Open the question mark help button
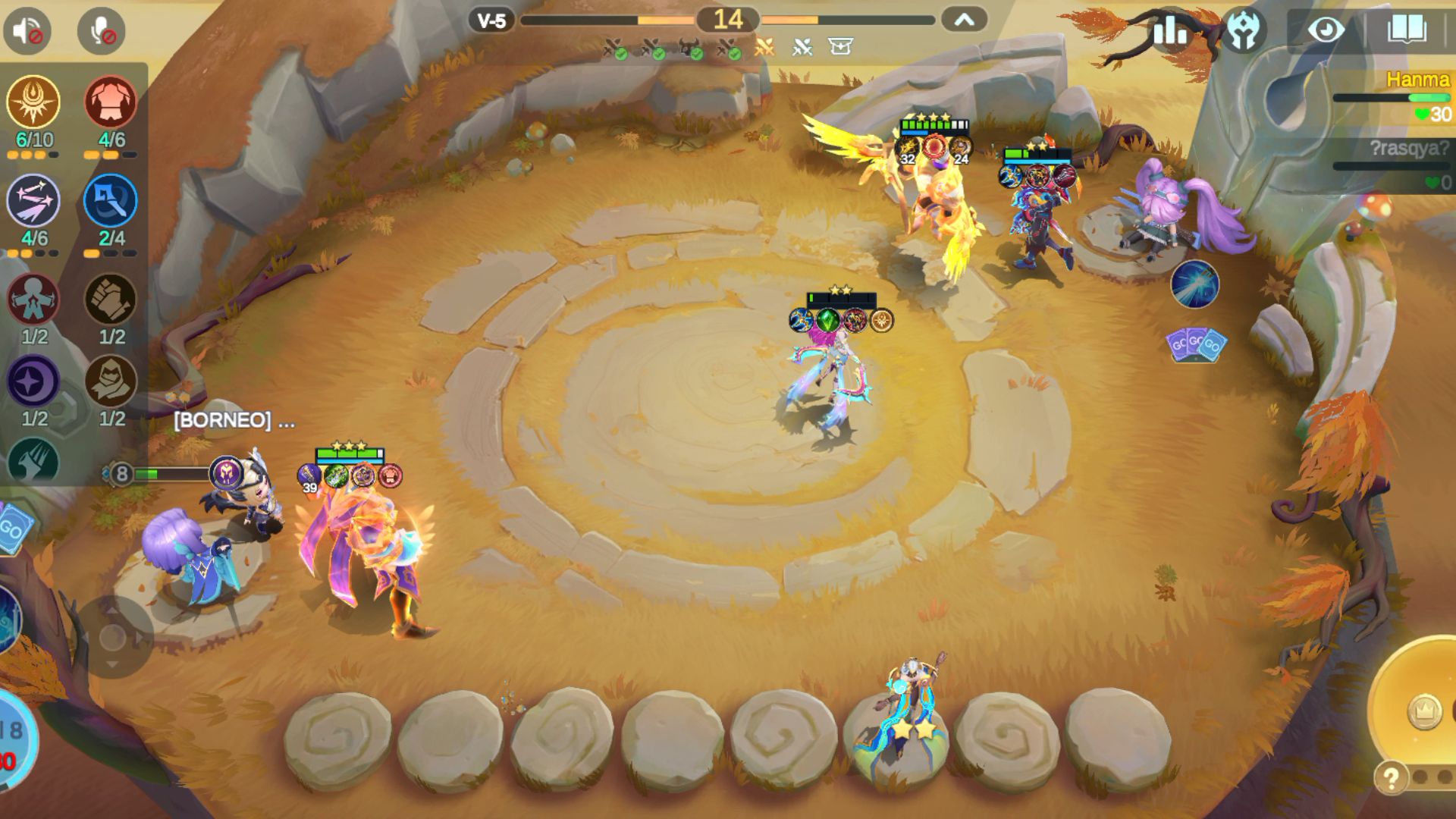 click(1391, 778)
